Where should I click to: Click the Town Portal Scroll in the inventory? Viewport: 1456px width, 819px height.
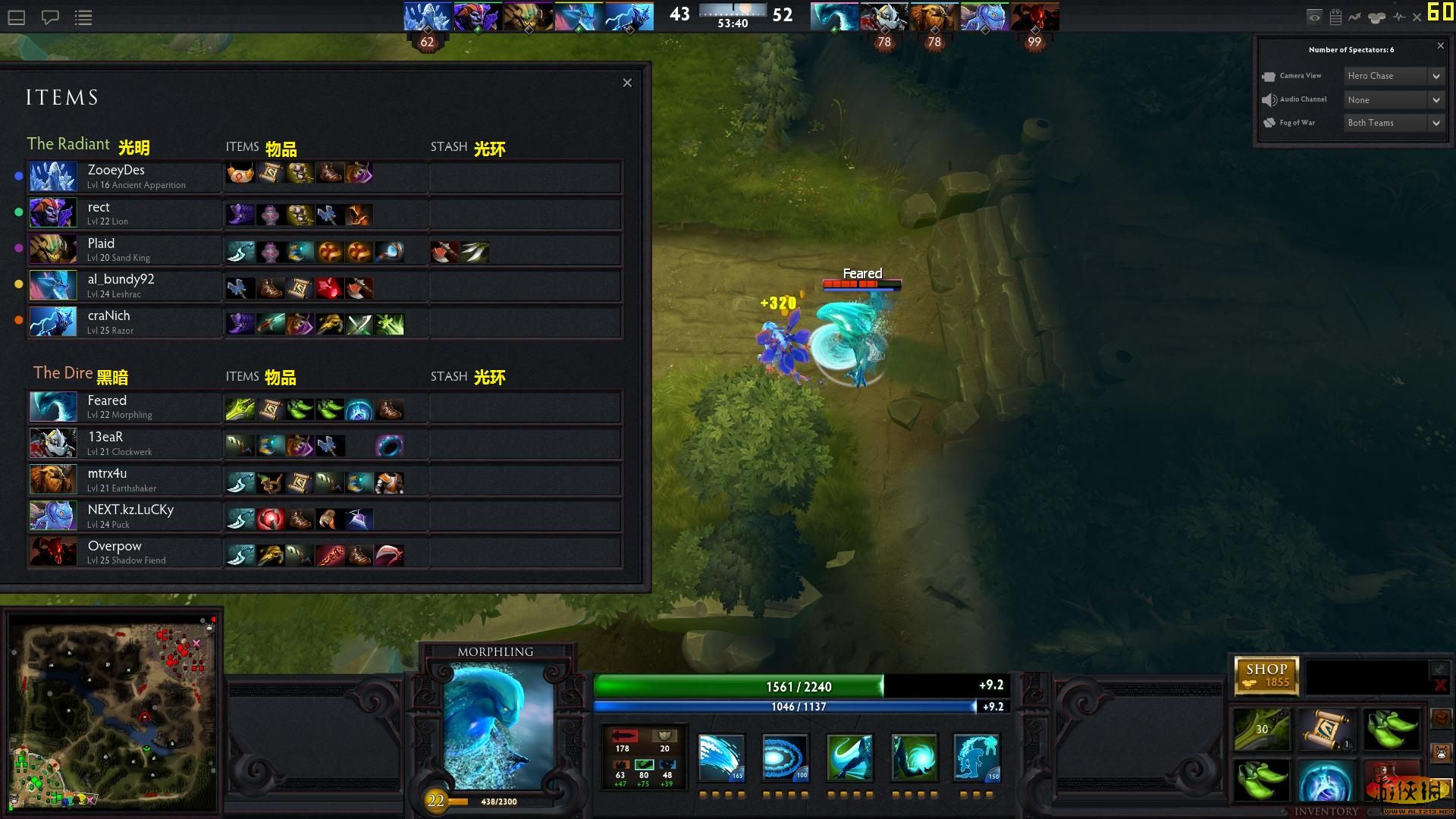[1325, 730]
